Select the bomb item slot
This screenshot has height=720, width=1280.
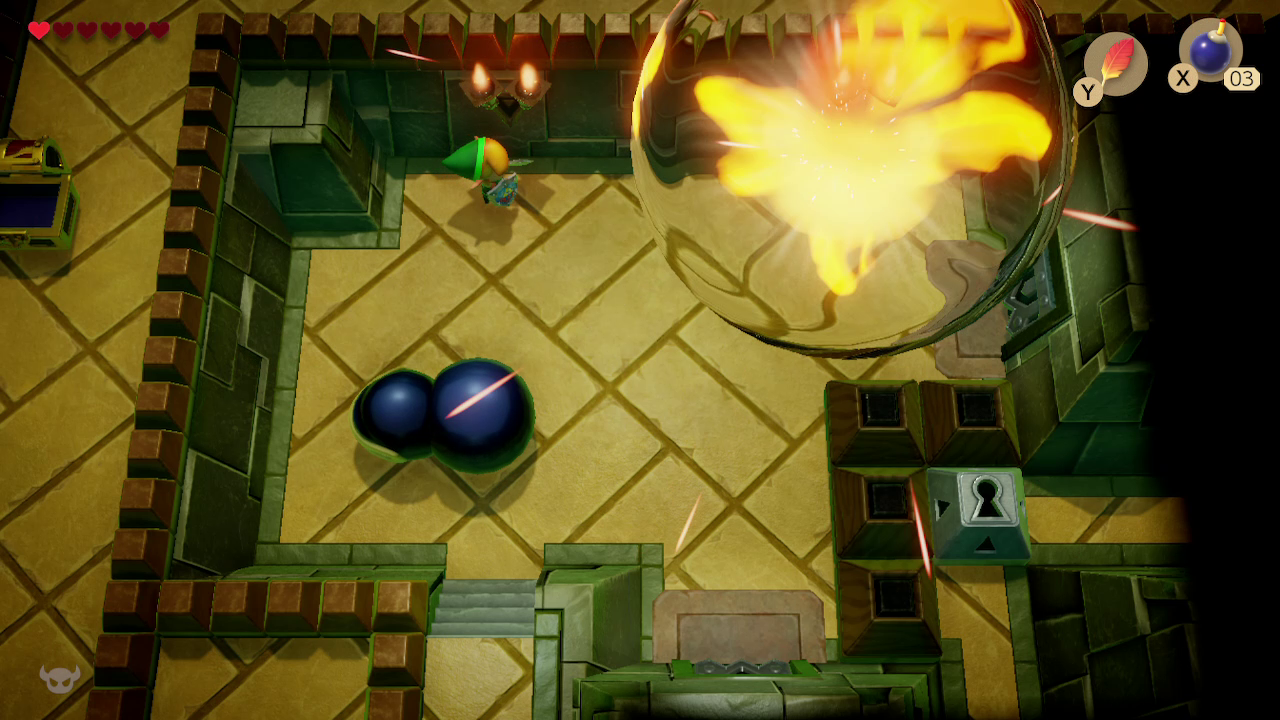pos(1210,50)
